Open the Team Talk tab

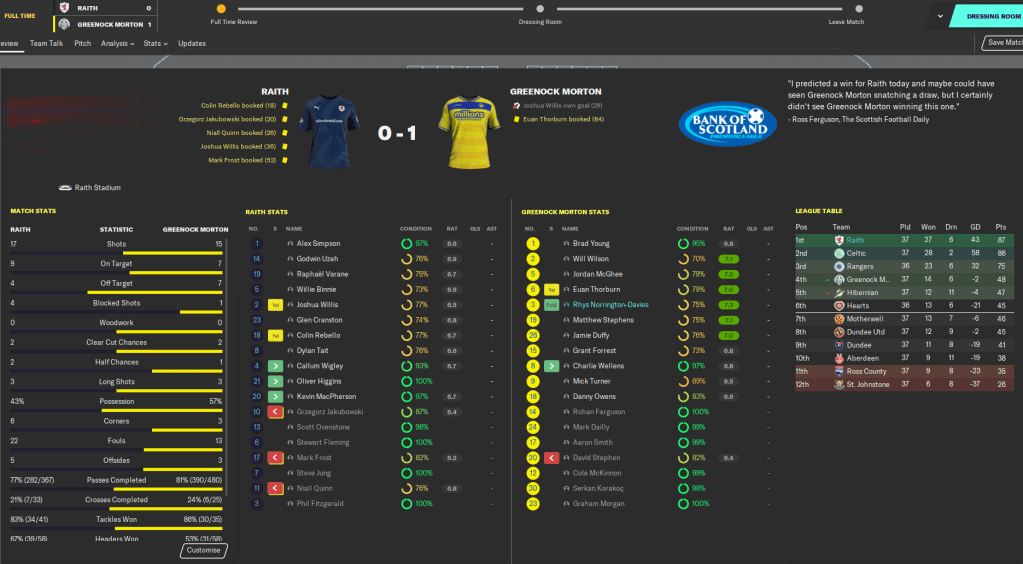tap(46, 44)
